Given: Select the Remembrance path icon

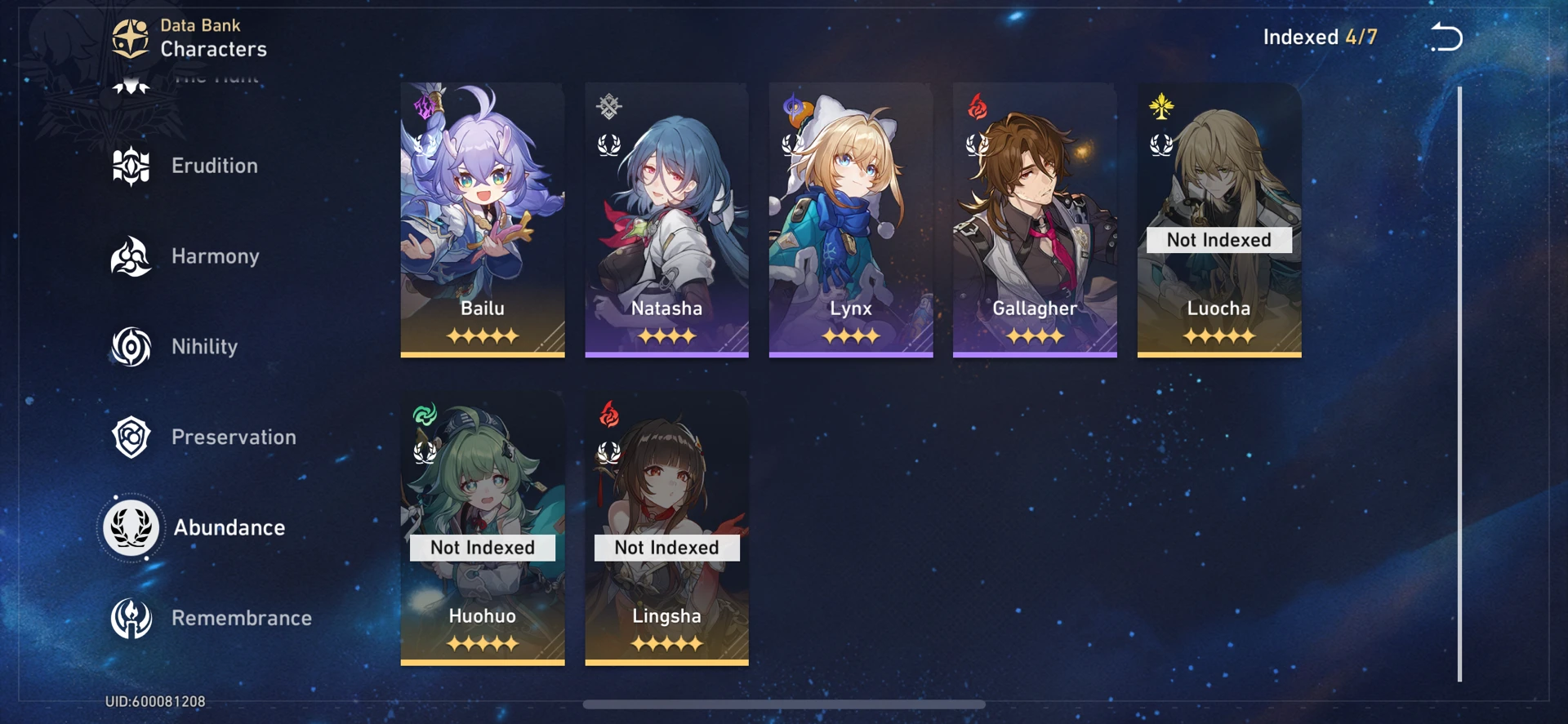Looking at the screenshot, I should click(x=131, y=618).
